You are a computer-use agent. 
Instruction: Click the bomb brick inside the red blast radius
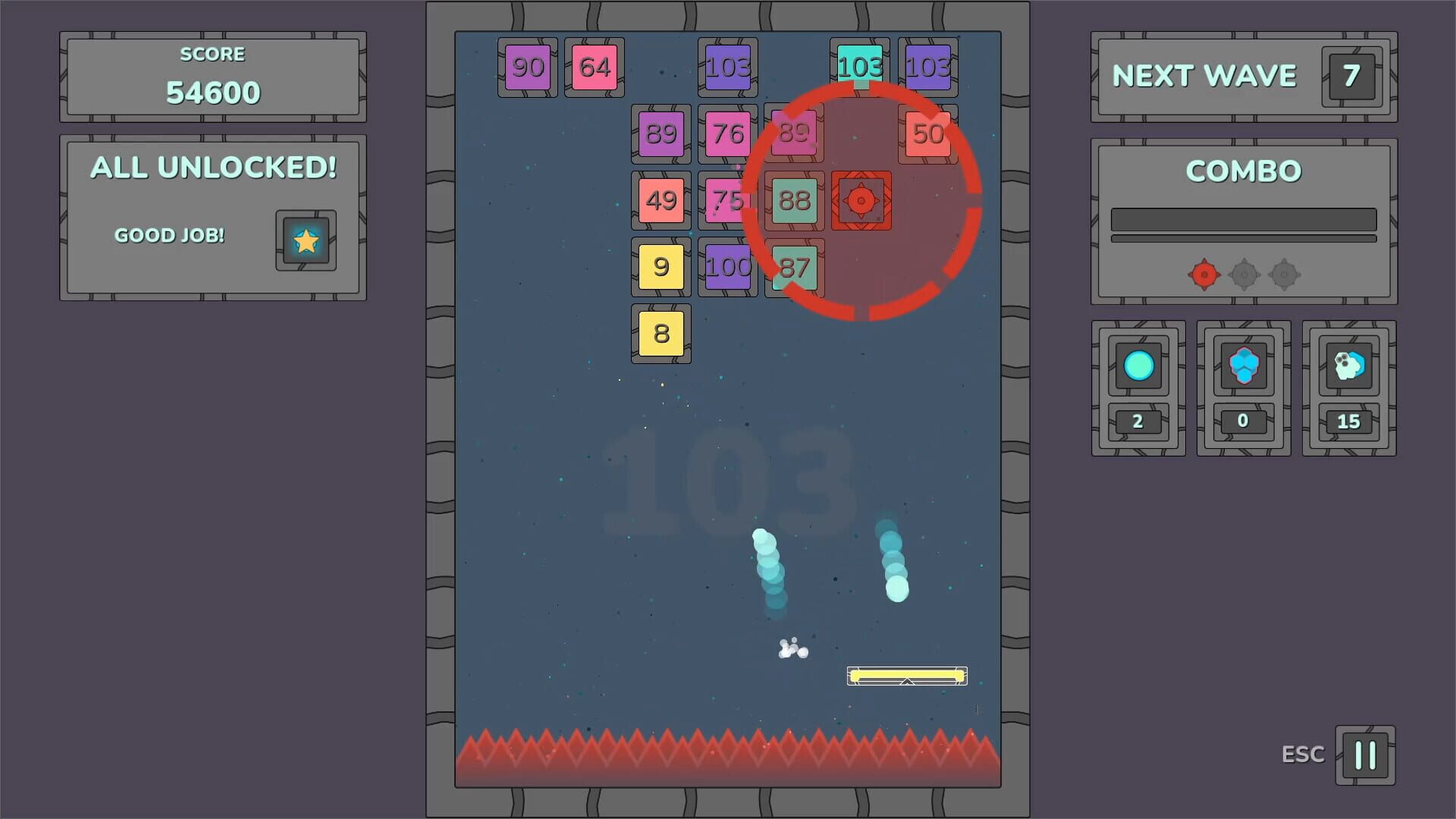[x=860, y=202]
